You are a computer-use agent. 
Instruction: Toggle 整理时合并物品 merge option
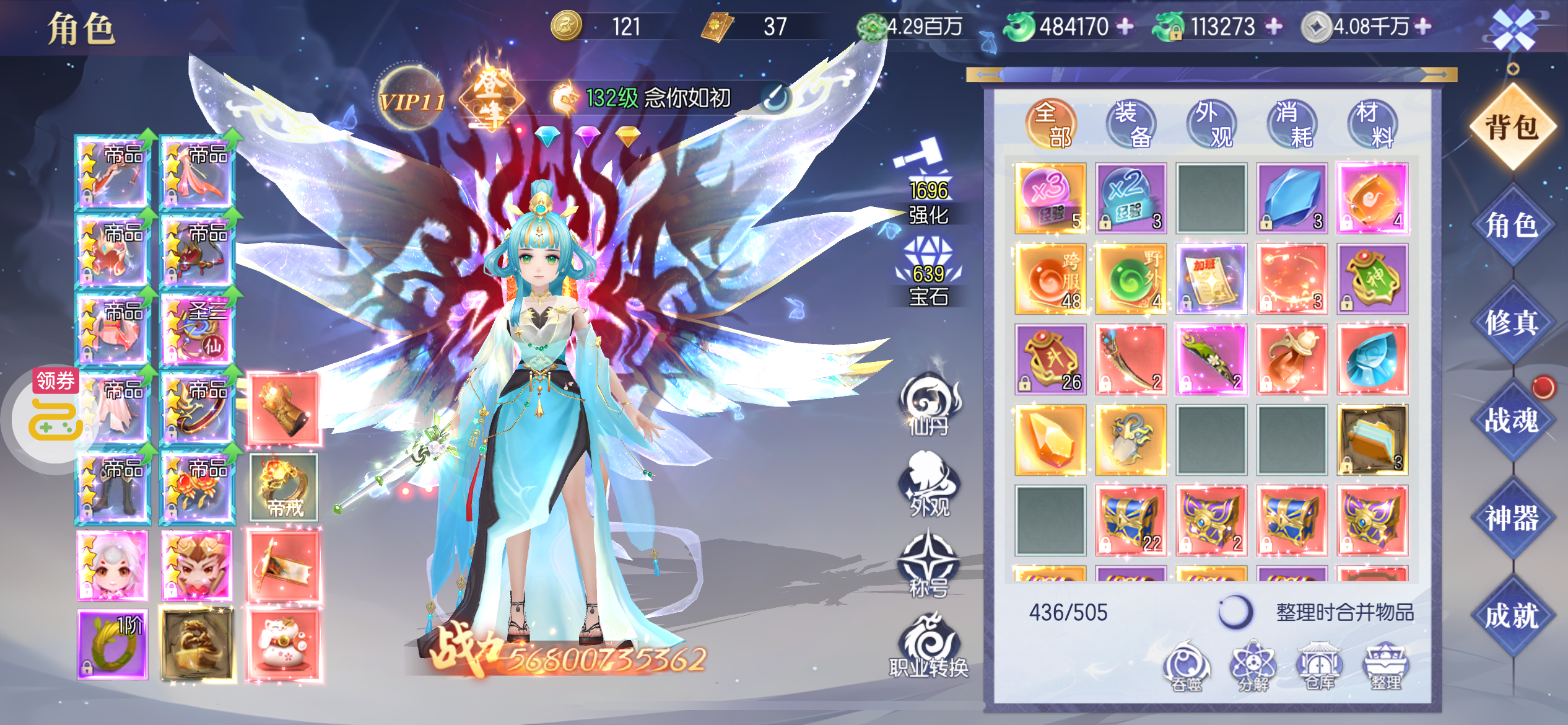pyautogui.click(x=1235, y=612)
